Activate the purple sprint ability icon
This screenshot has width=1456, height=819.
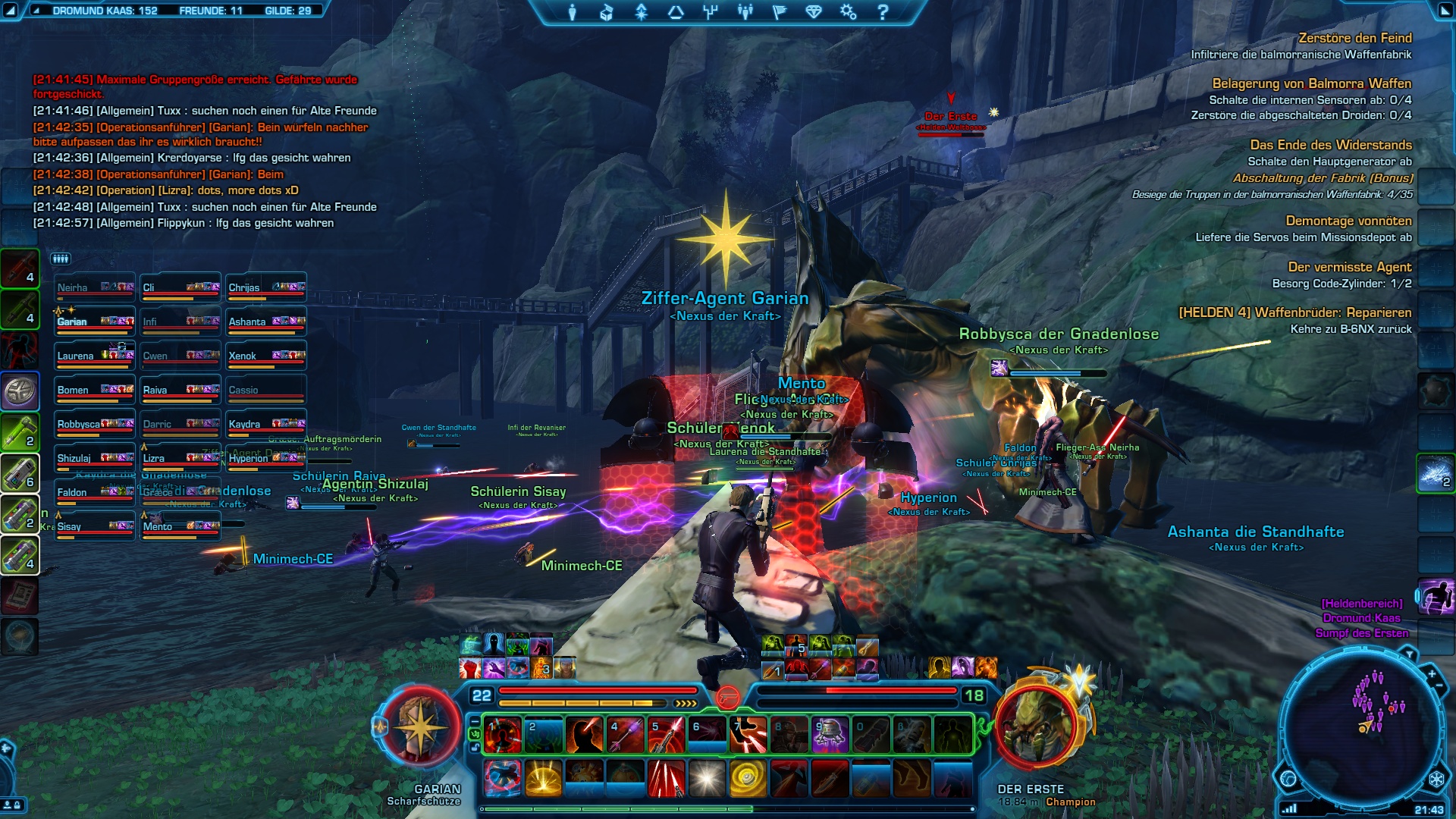(1436, 597)
